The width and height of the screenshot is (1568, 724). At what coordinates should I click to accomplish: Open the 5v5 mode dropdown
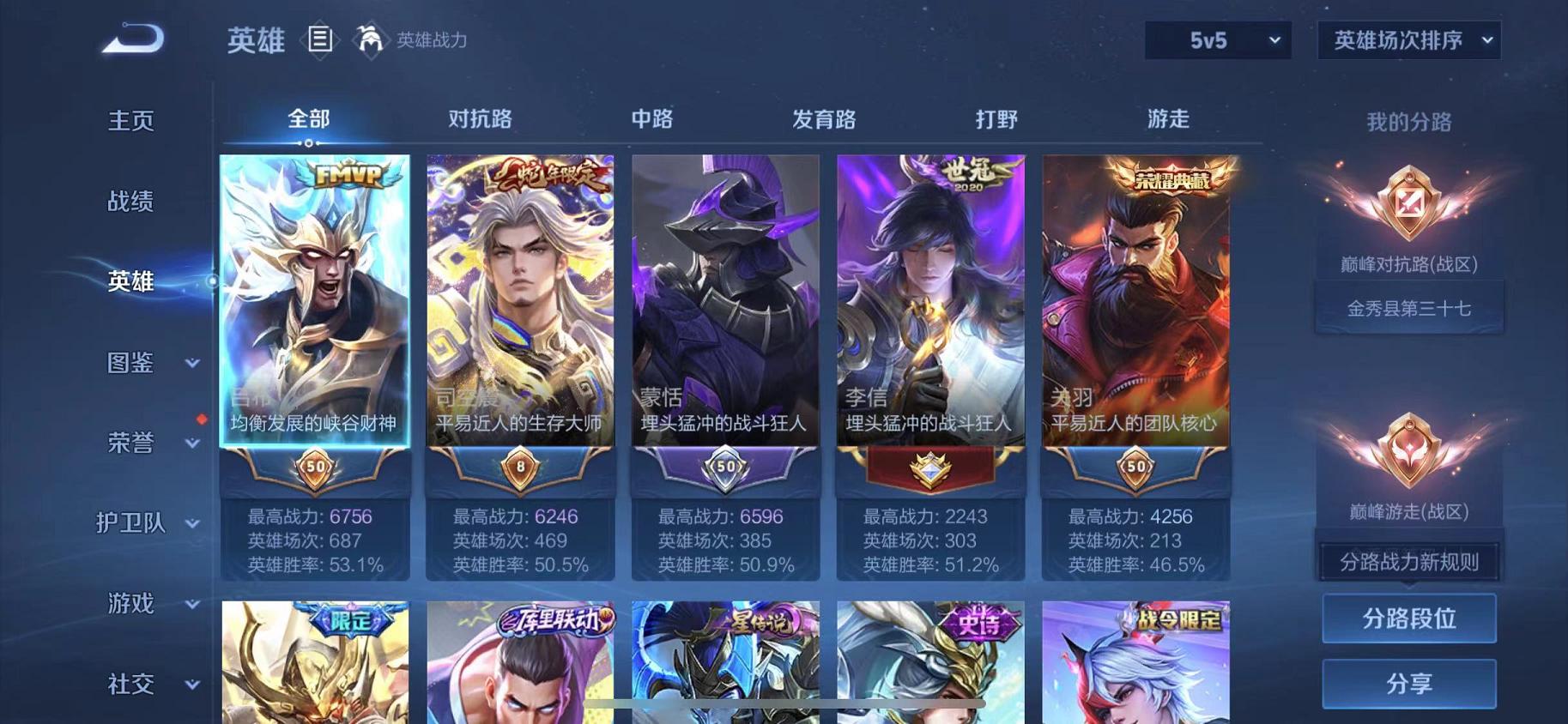(1216, 39)
